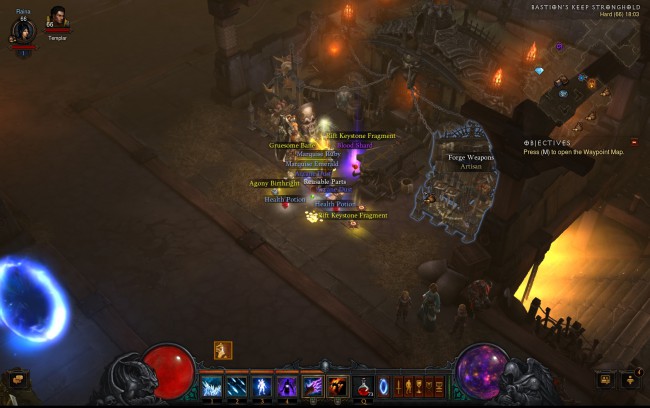Use the streaking arrows skill icon

click(237, 385)
